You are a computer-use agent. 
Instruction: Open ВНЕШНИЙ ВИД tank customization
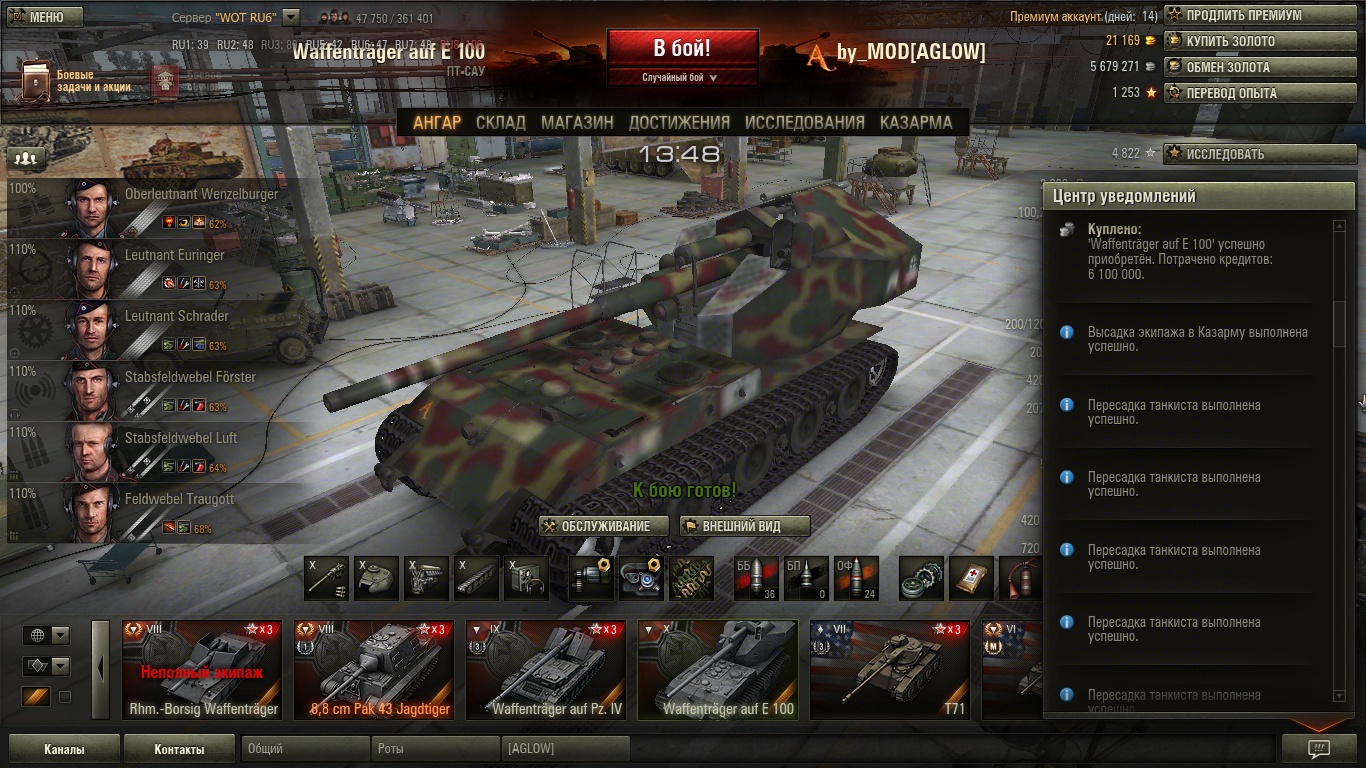[744, 526]
